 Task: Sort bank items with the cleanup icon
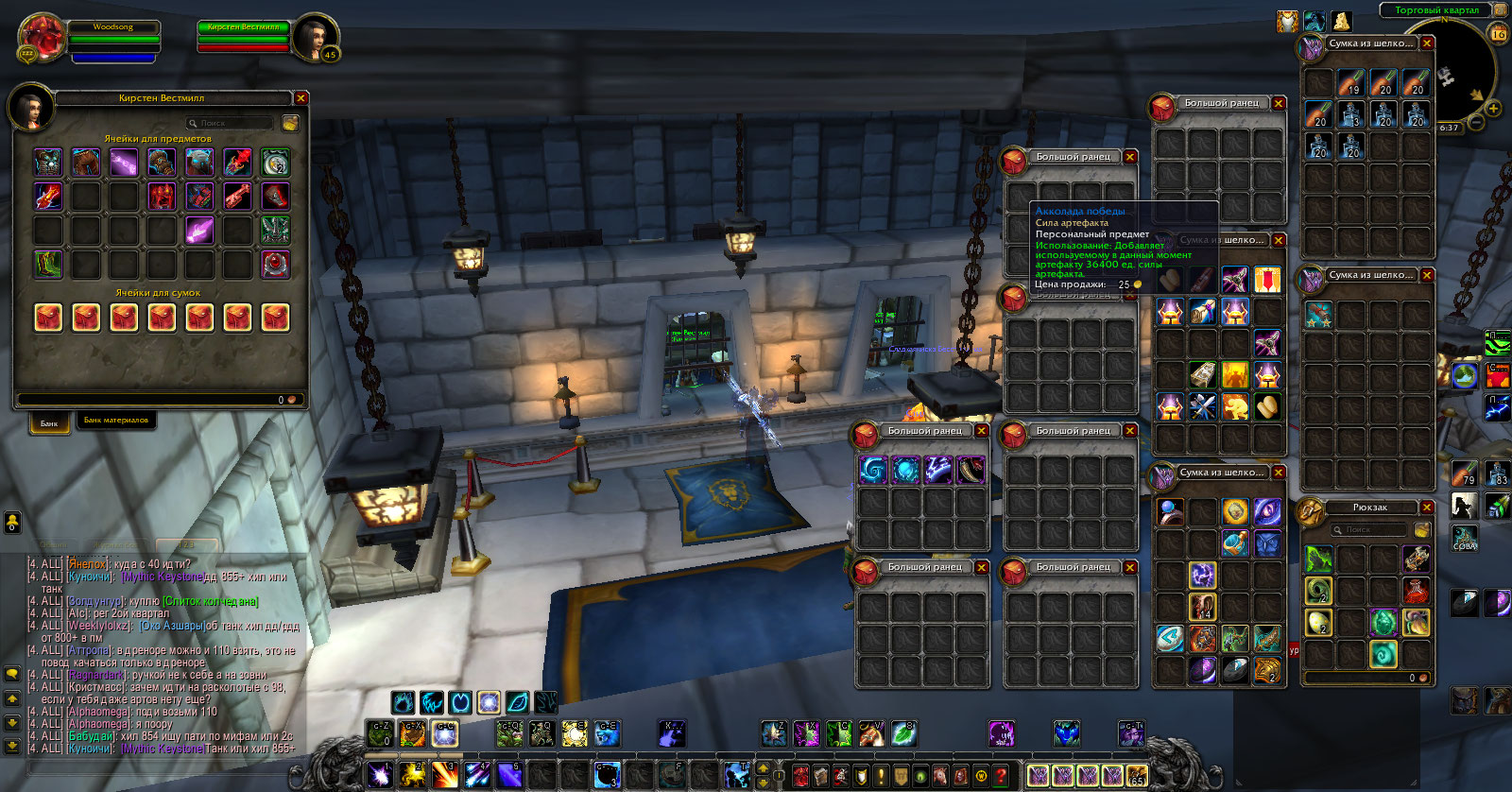coord(291,123)
